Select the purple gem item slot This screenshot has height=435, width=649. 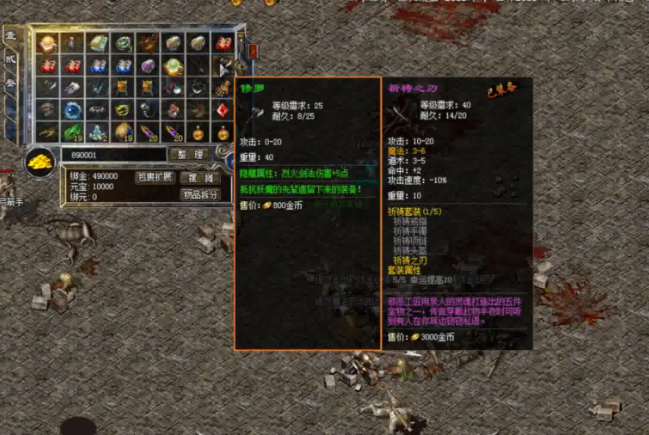147,66
